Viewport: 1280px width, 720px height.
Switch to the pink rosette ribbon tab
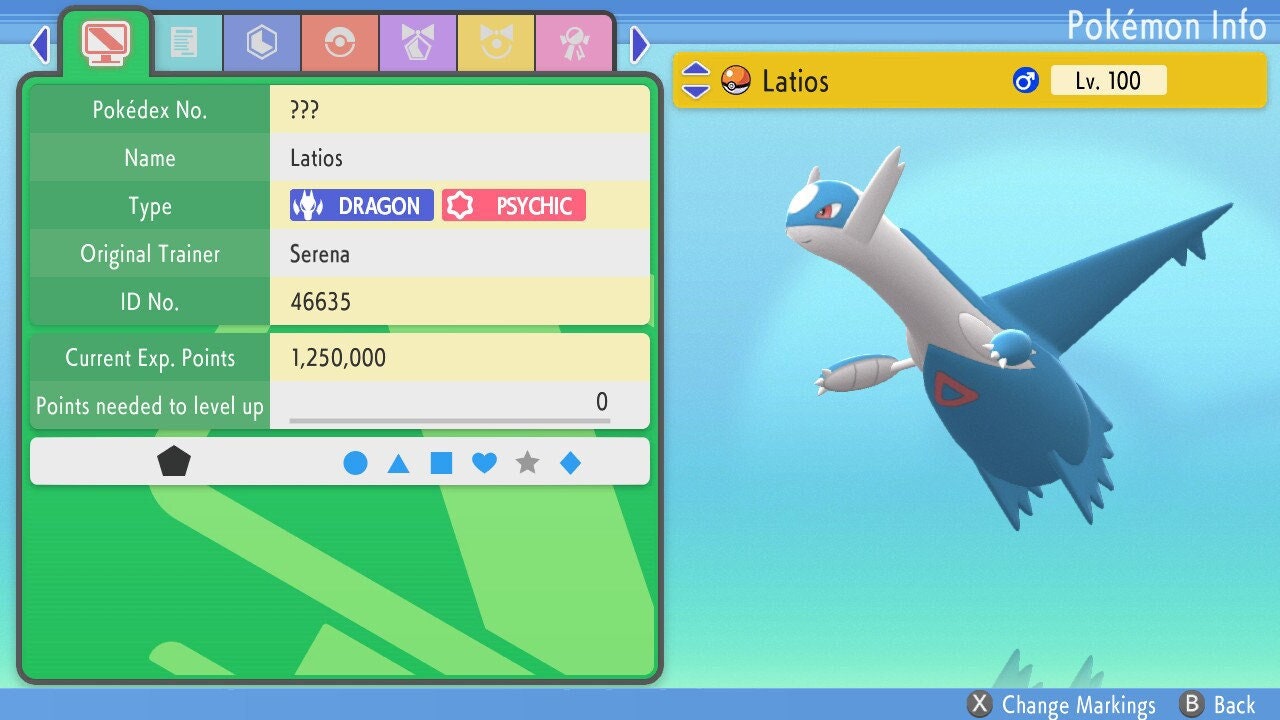[x=573, y=42]
